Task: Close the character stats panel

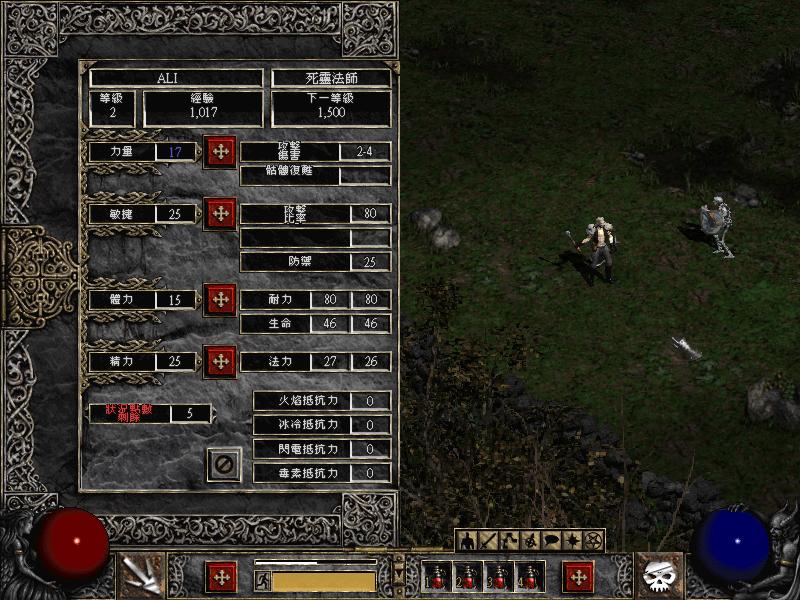Action: tap(224, 464)
